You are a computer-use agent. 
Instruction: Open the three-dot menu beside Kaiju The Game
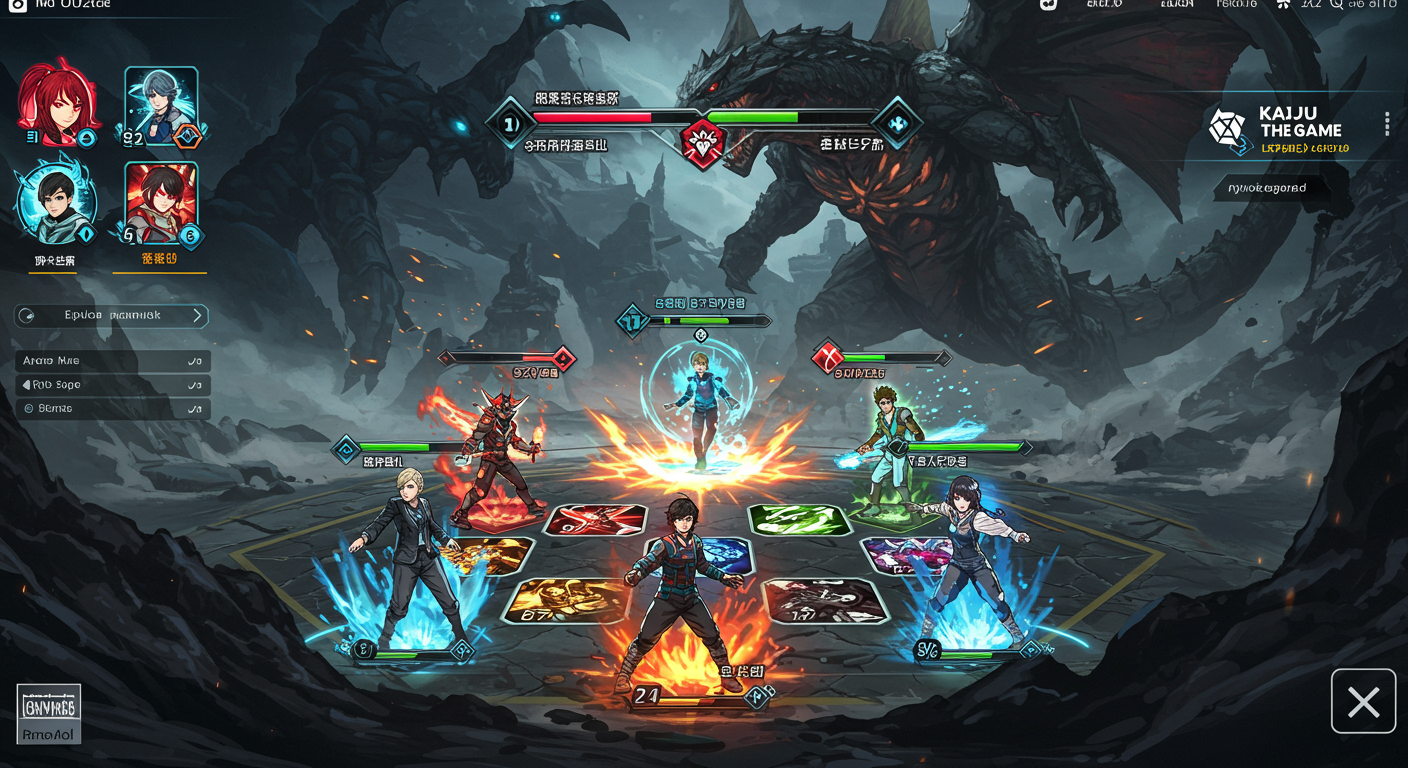pos(1387,124)
